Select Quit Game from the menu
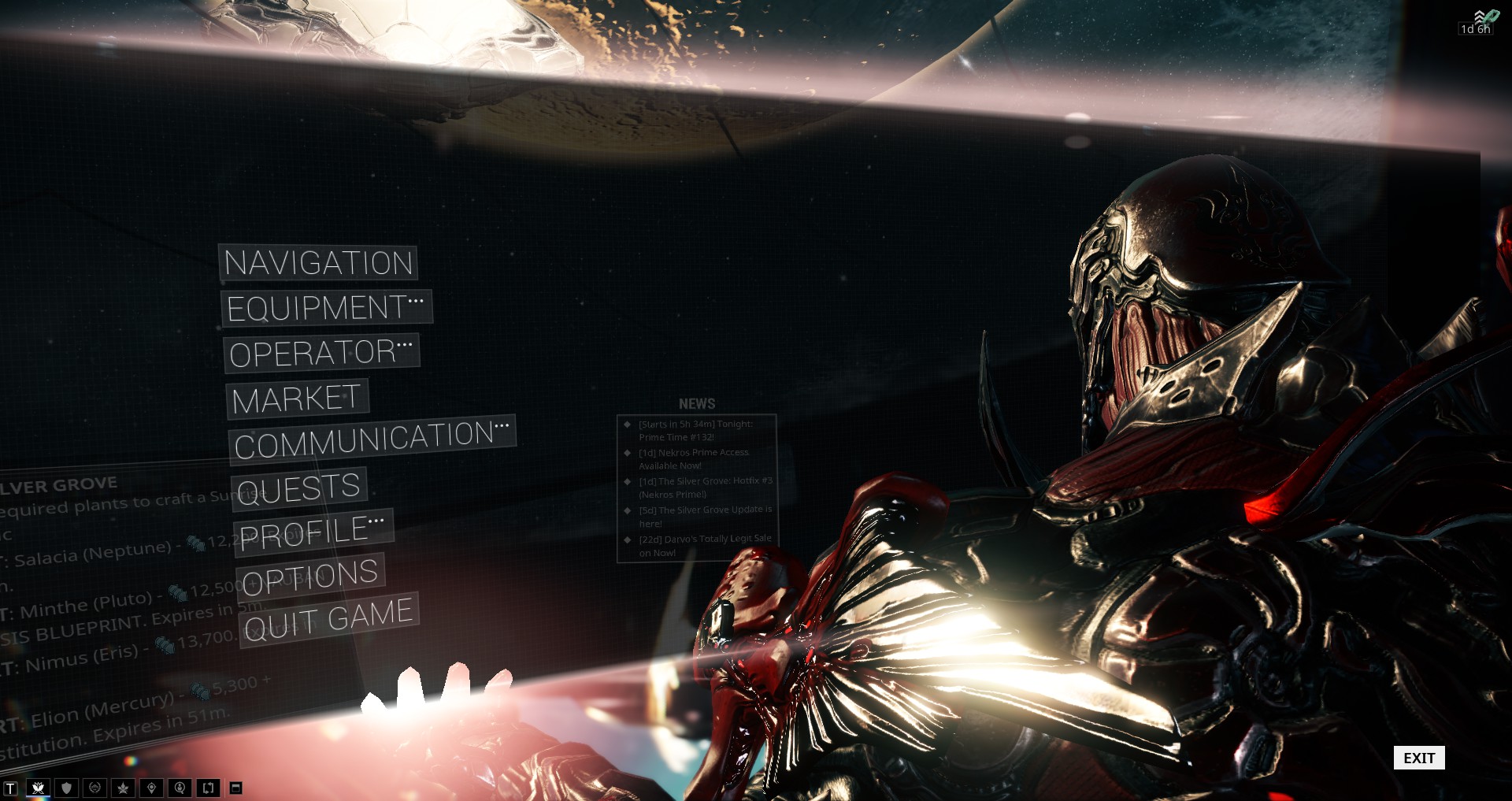This screenshot has width=1512, height=801. pos(329,618)
